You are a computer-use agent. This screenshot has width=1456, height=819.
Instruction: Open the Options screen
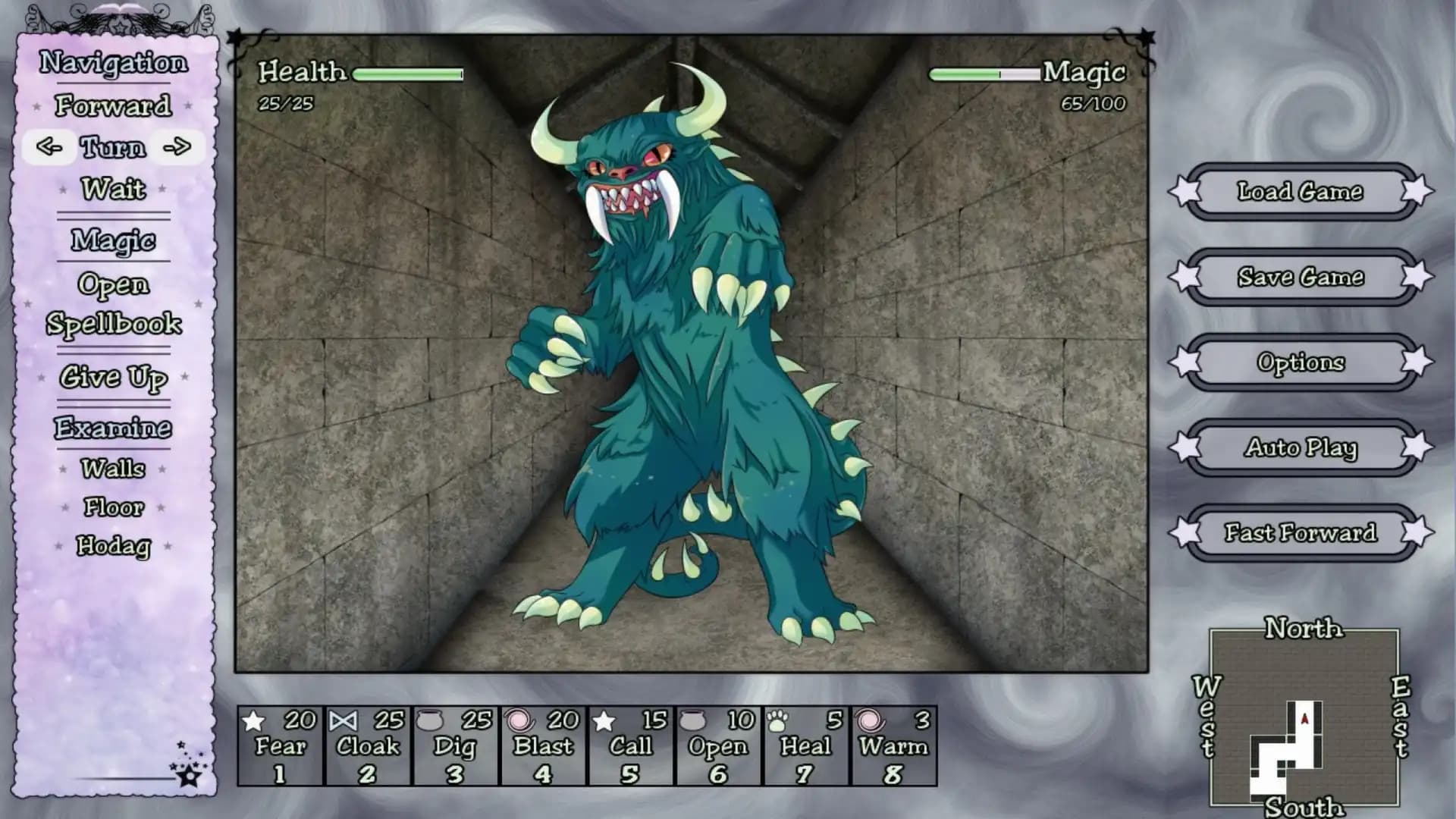click(x=1300, y=363)
